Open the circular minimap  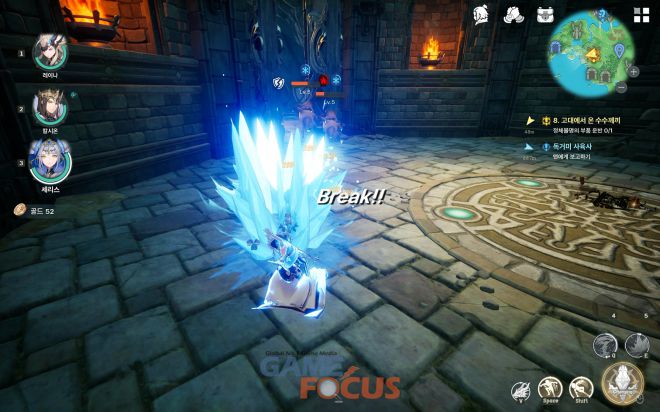pos(591,52)
